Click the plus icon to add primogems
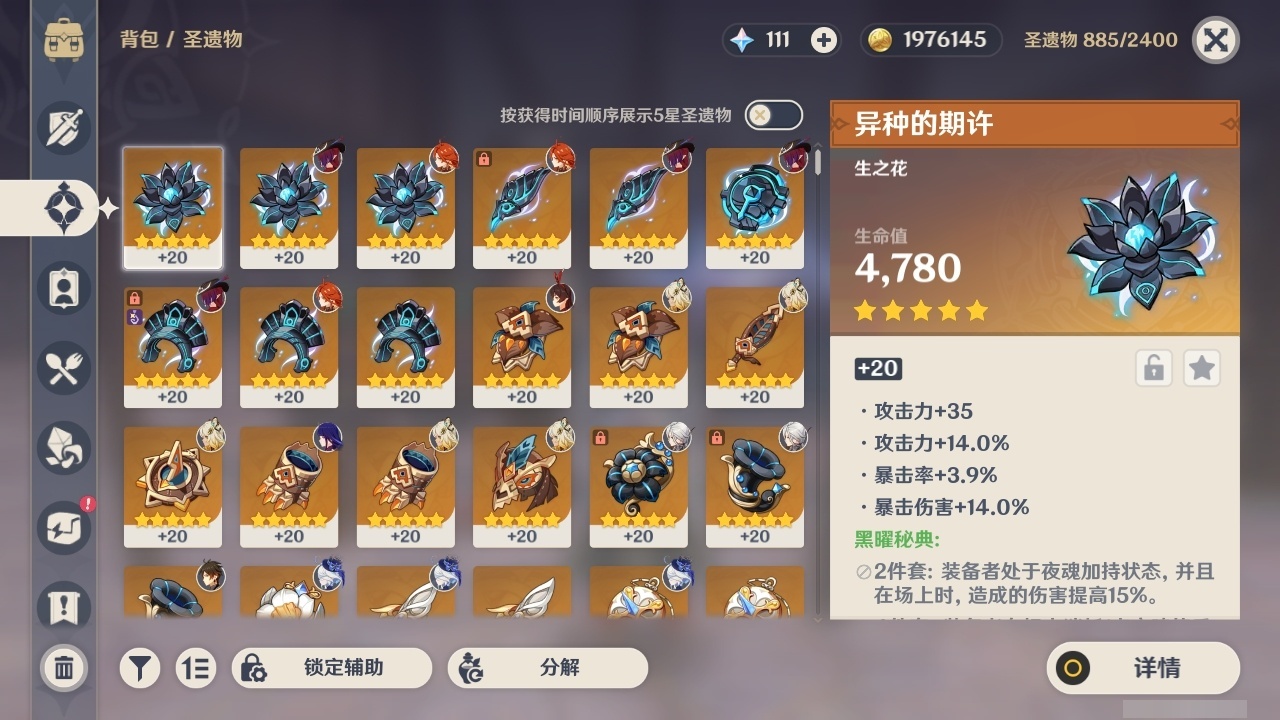 pyautogui.click(x=822, y=40)
